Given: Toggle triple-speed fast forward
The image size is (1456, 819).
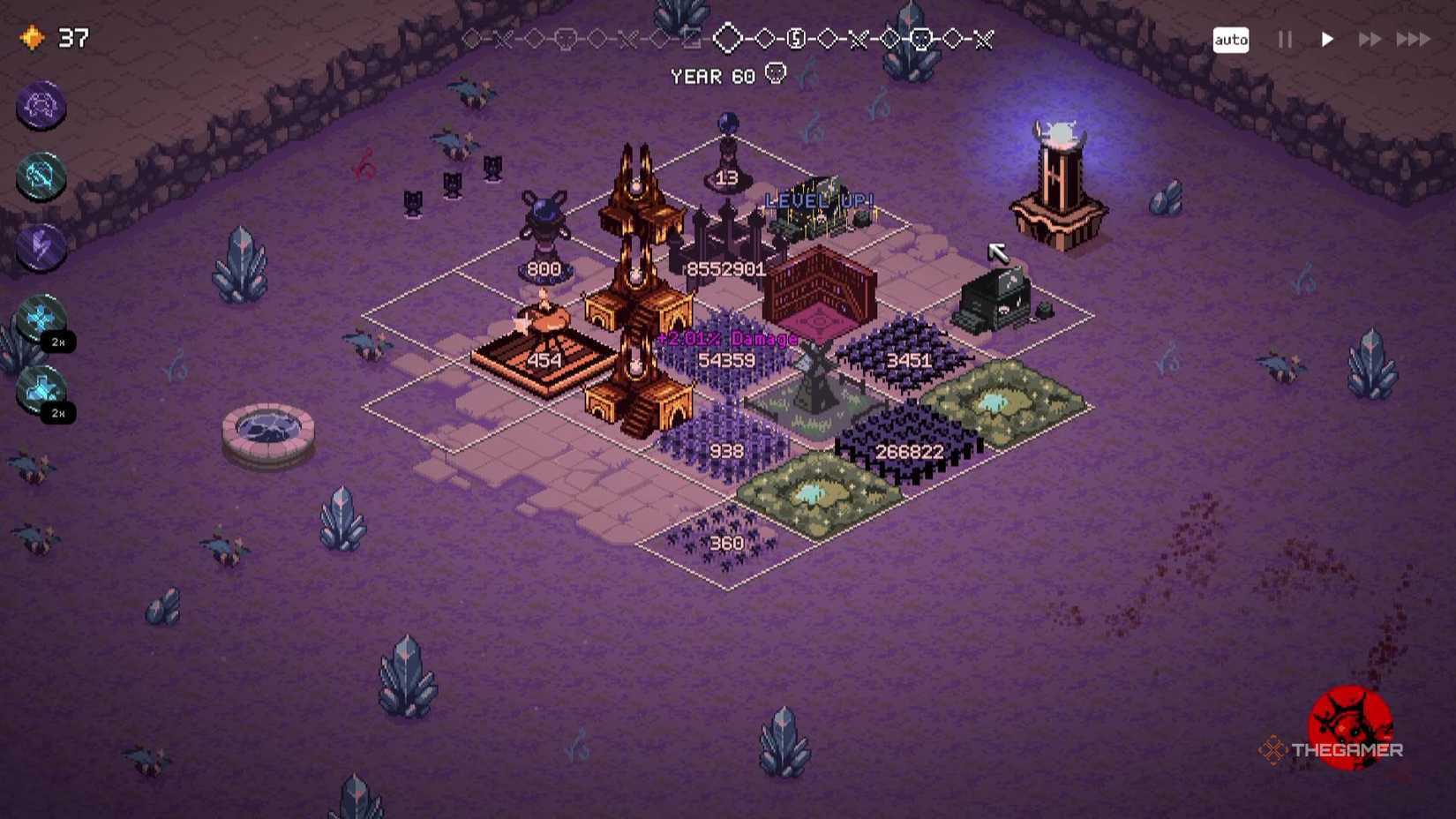Looking at the screenshot, I should (x=1413, y=40).
